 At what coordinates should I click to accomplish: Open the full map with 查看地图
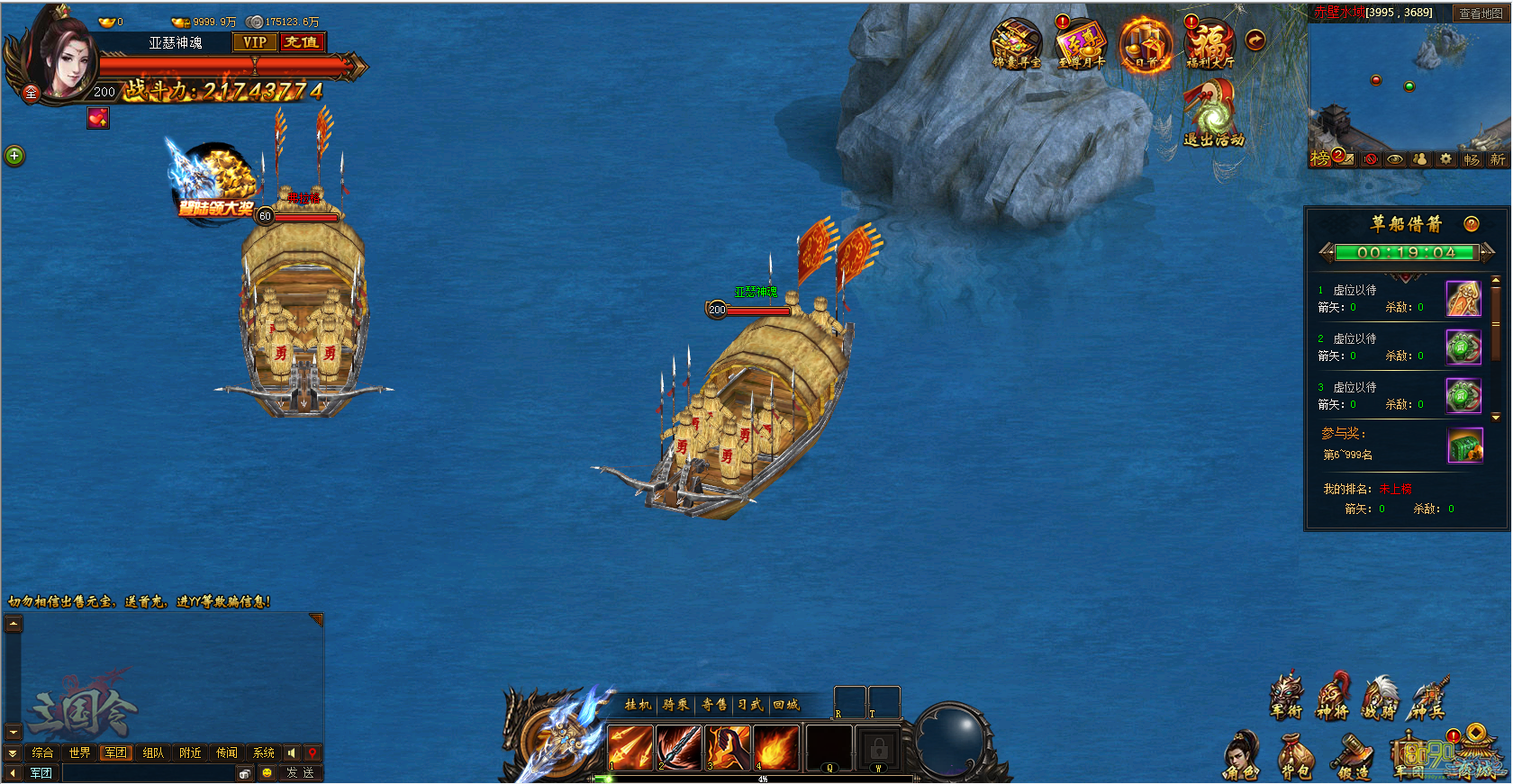pyautogui.click(x=1481, y=14)
